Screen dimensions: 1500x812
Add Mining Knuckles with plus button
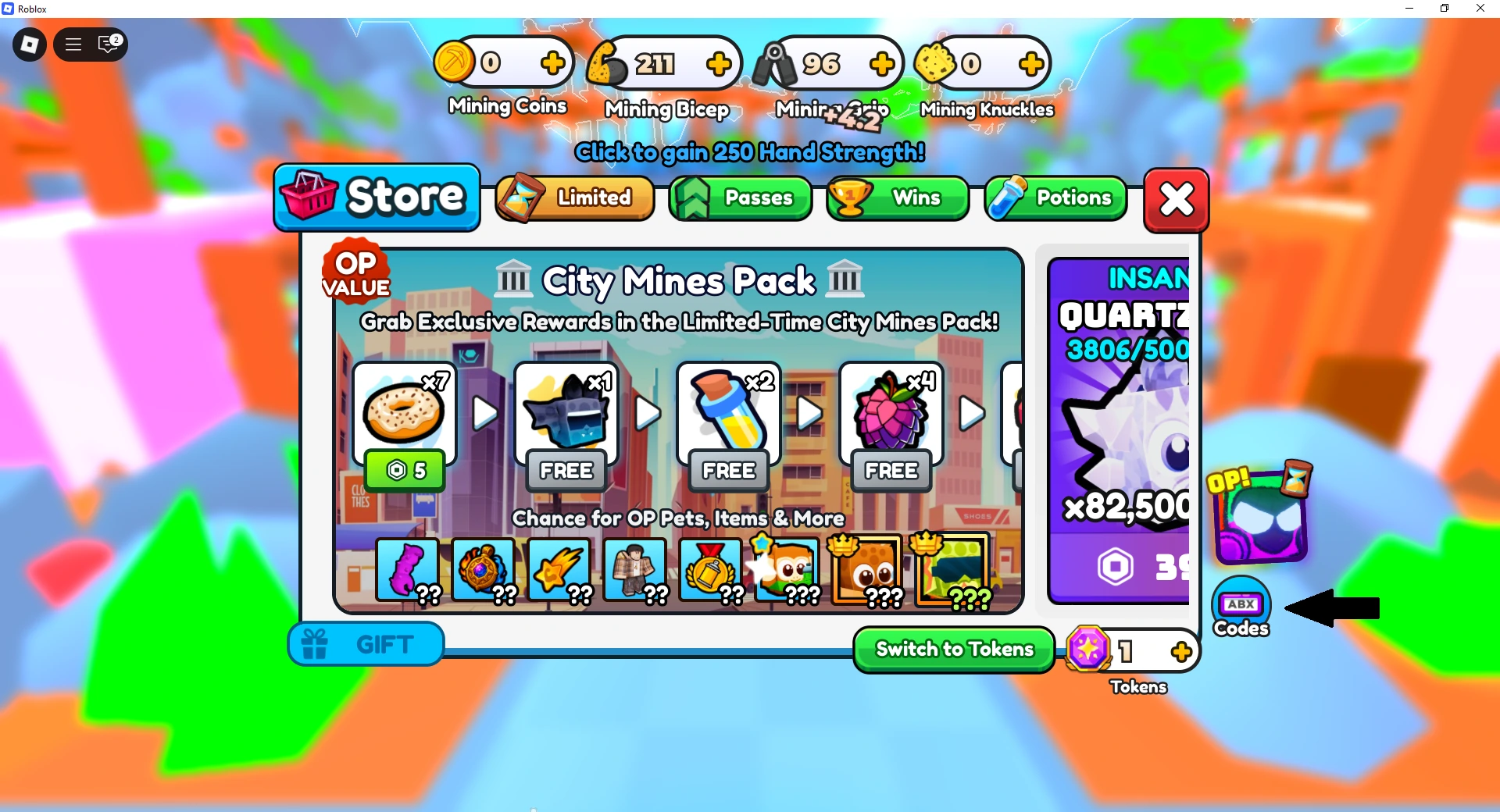1031,64
